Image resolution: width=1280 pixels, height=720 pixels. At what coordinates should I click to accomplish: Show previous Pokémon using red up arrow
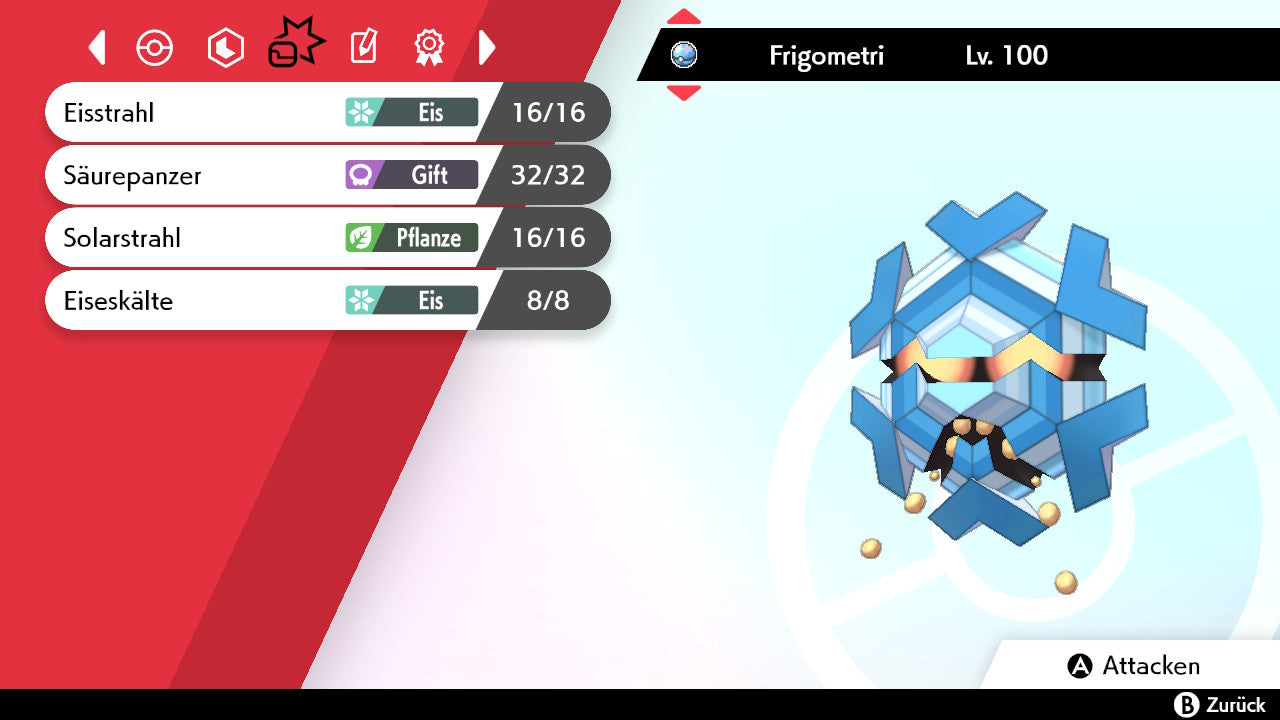pos(683,17)
